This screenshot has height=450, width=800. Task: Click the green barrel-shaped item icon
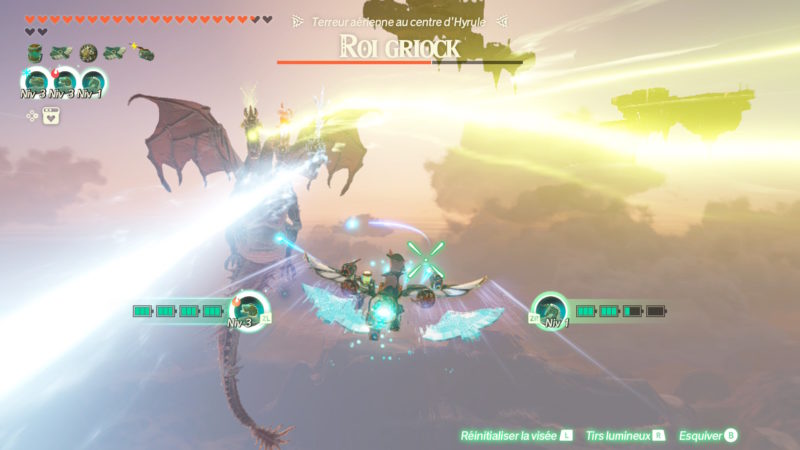tap(36, 53)
